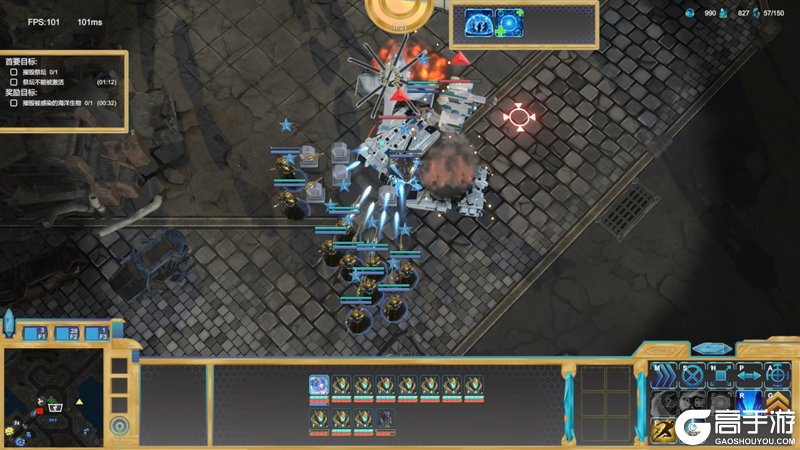Click the round button beside the minimap

(120, 426)
